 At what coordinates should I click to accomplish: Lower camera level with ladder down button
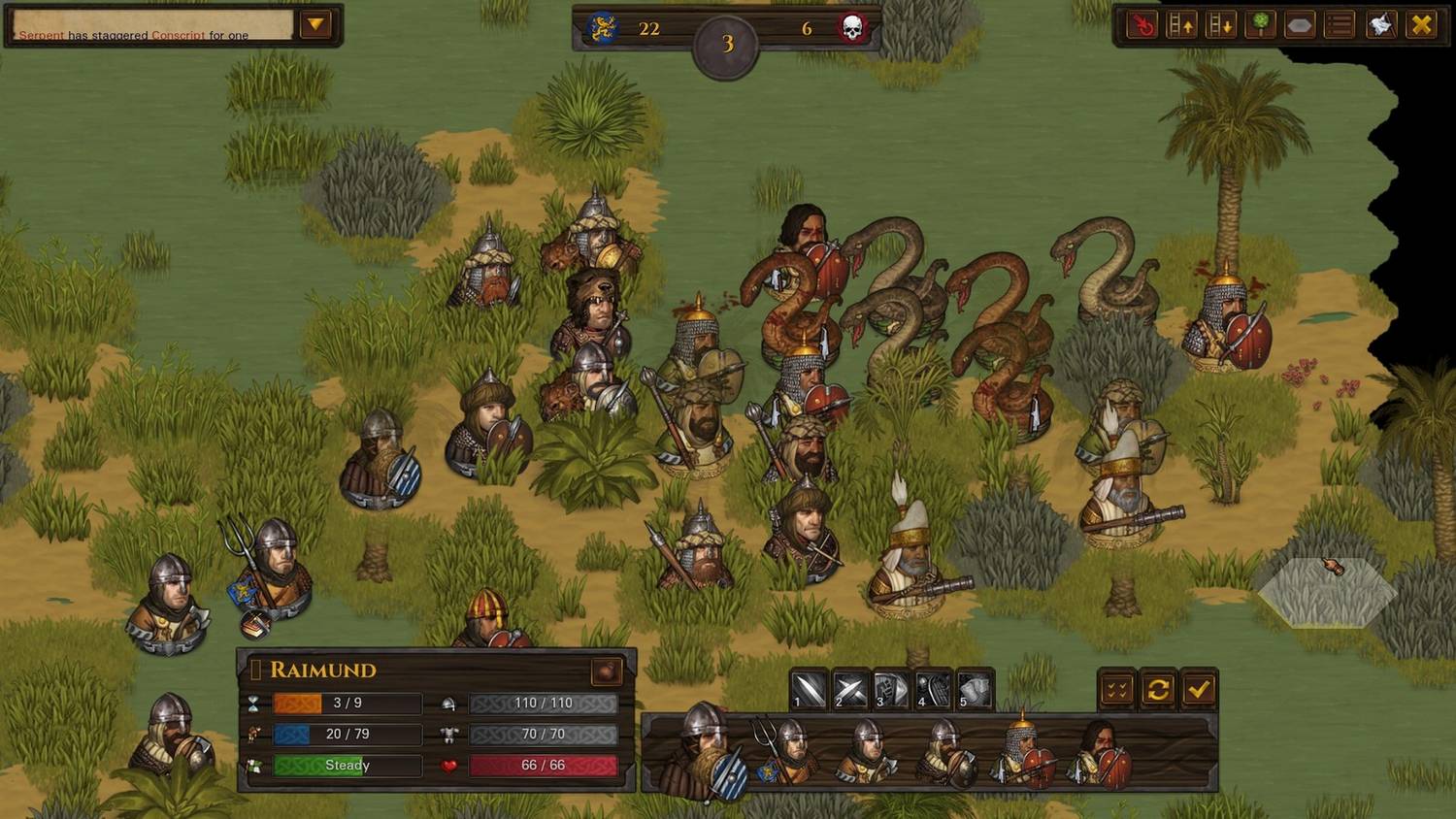pos(1220,25)
